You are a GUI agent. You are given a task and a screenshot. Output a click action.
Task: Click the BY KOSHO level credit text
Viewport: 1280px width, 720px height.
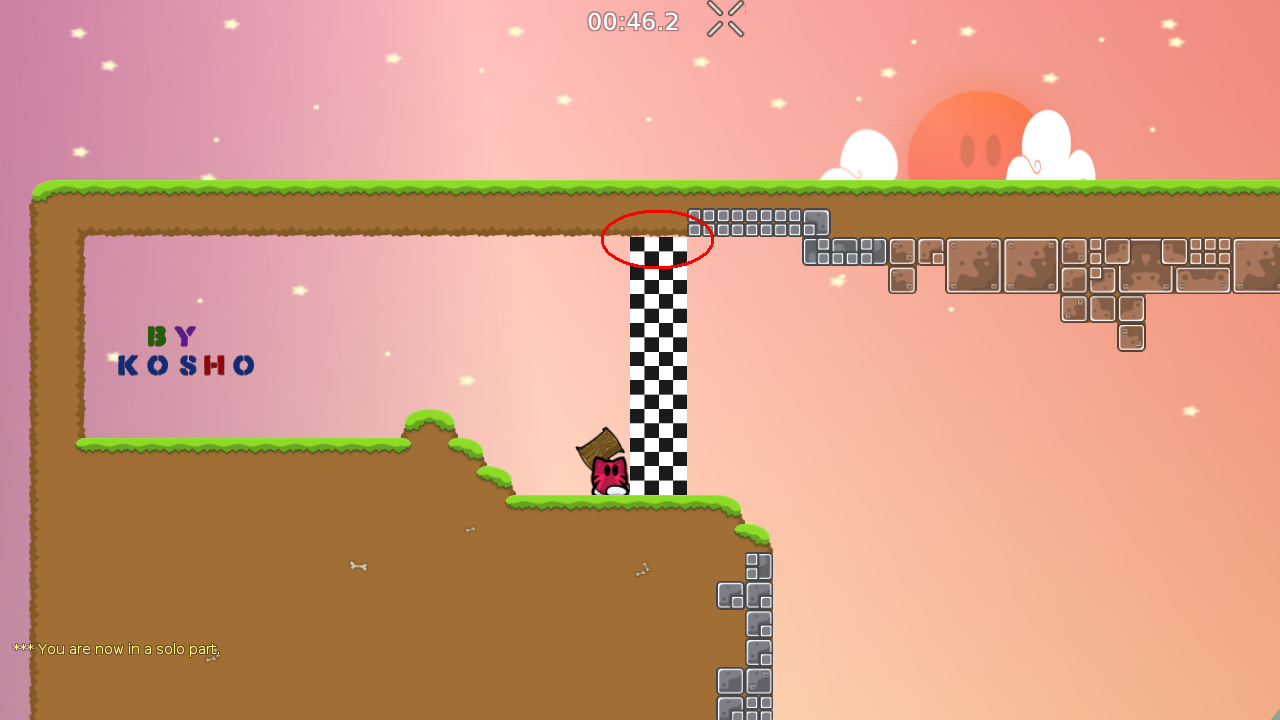click(x=184, y=350)
